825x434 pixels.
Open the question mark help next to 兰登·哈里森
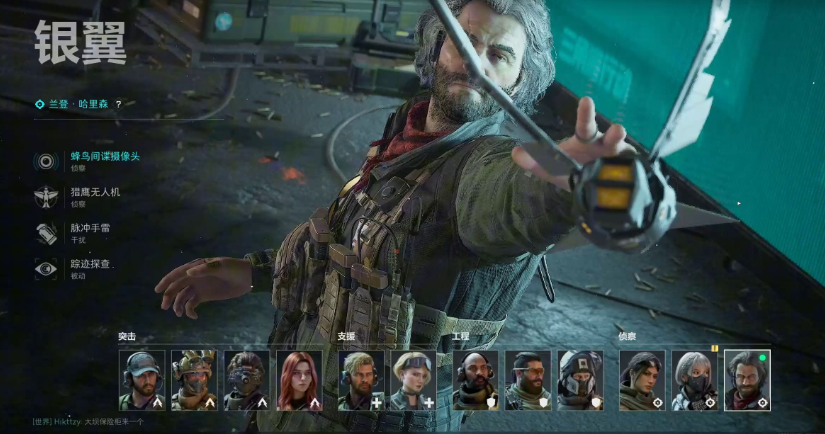(x=118, y=103)
